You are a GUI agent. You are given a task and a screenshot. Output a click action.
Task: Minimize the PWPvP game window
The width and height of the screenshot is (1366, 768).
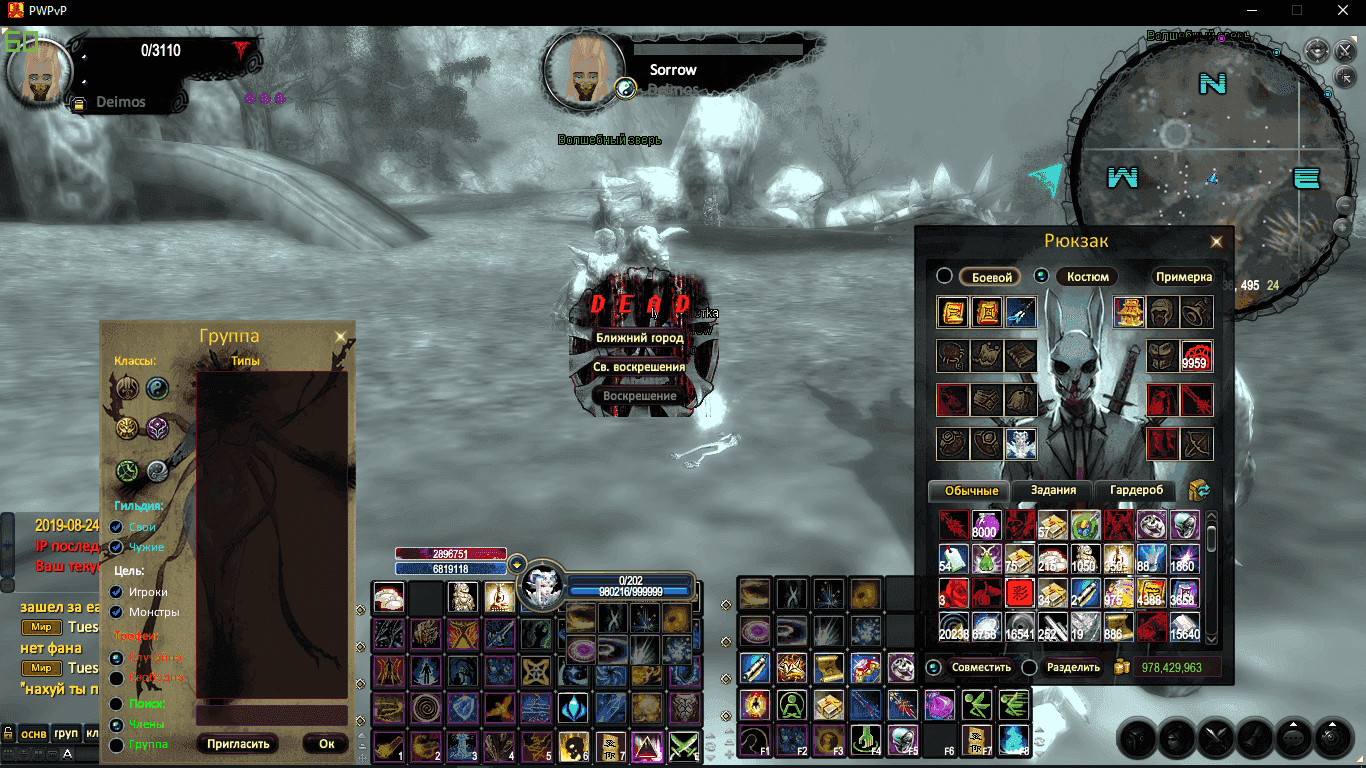(x=1251, y=9)
